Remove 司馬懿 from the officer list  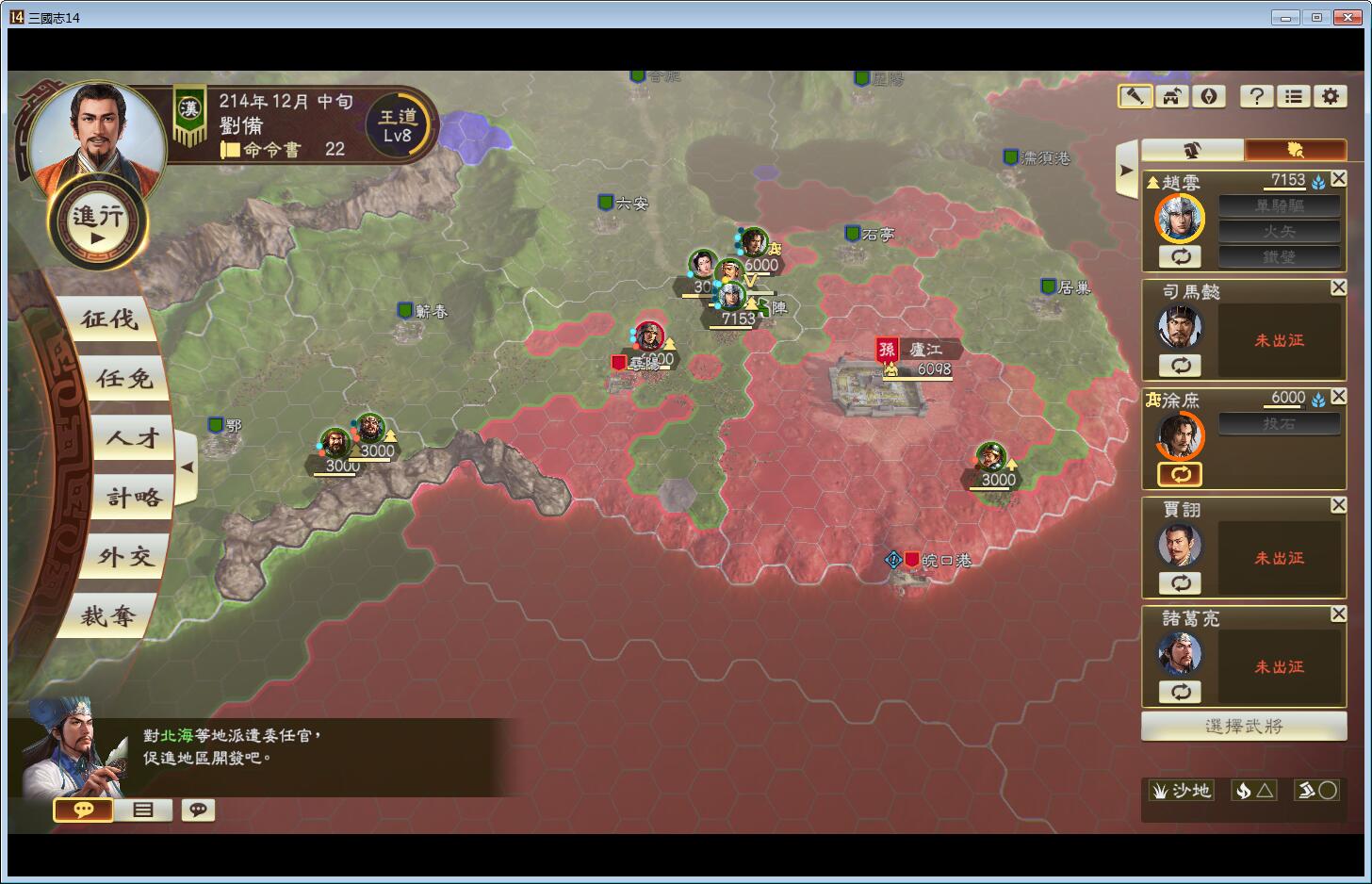pyautogui.click(x=1338, y=287)
